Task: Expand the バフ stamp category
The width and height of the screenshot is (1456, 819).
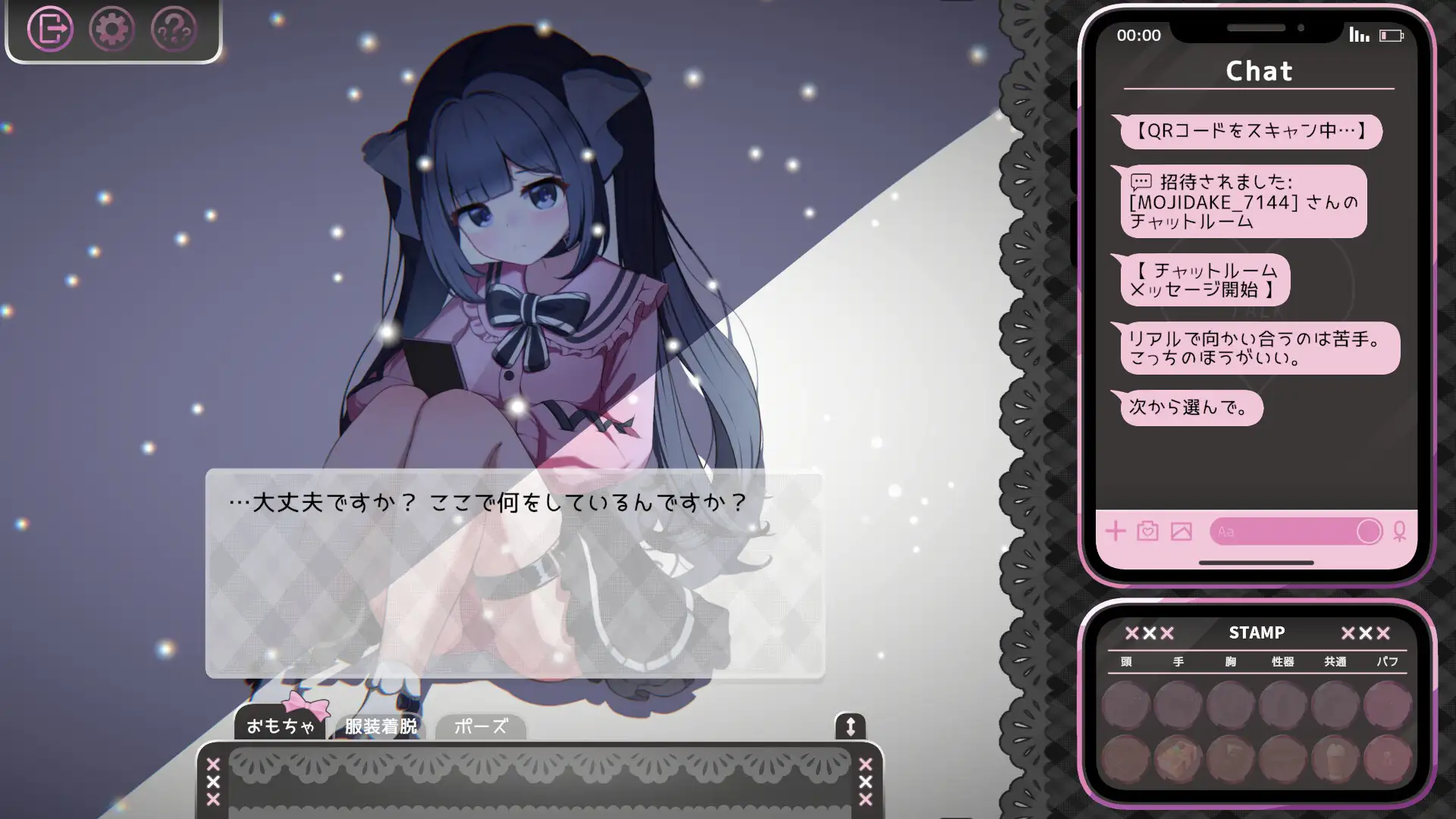Action: point(1387,661)
